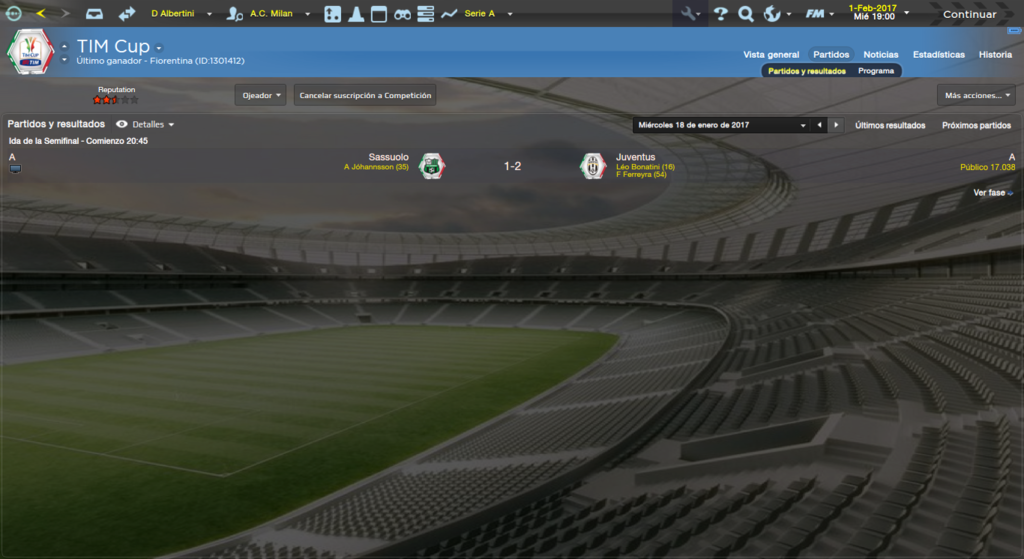
Task: Cancel the competition subscription
Action: click(x=365, y=95)
